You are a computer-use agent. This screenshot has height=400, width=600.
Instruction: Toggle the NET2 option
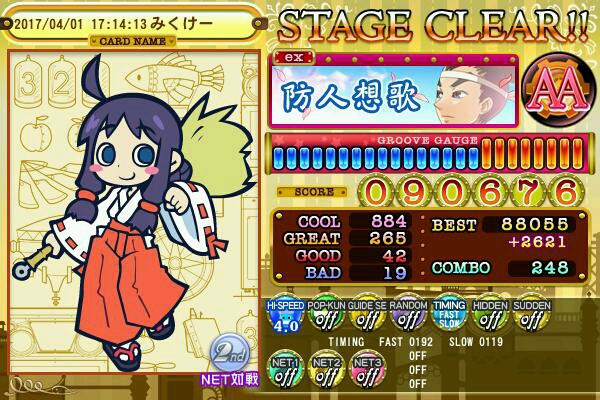[x=326, y=373]
